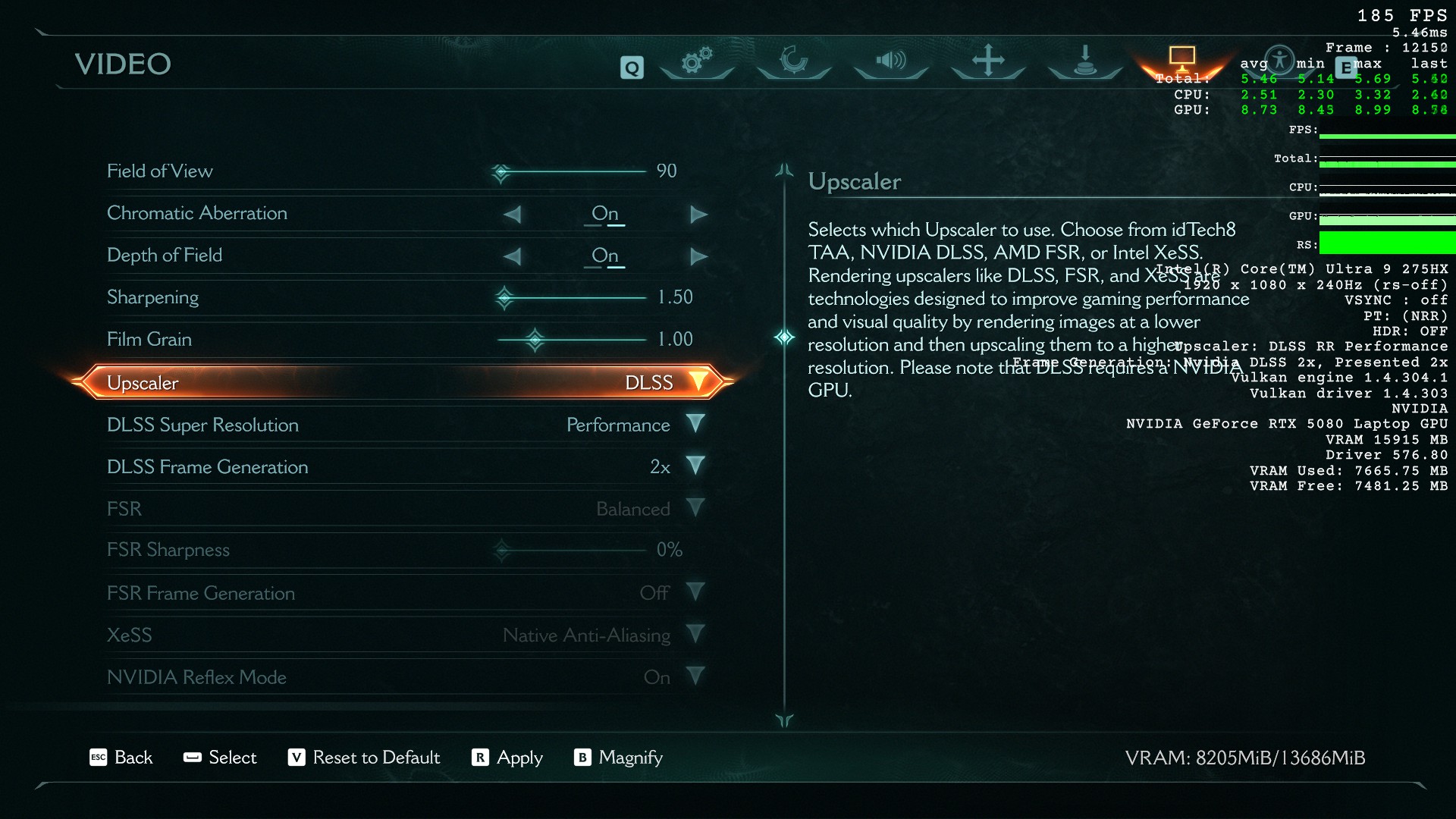This screenshot has height=819, width=1456.
Task: Magnify the settings text
Action: coord(619,758)
